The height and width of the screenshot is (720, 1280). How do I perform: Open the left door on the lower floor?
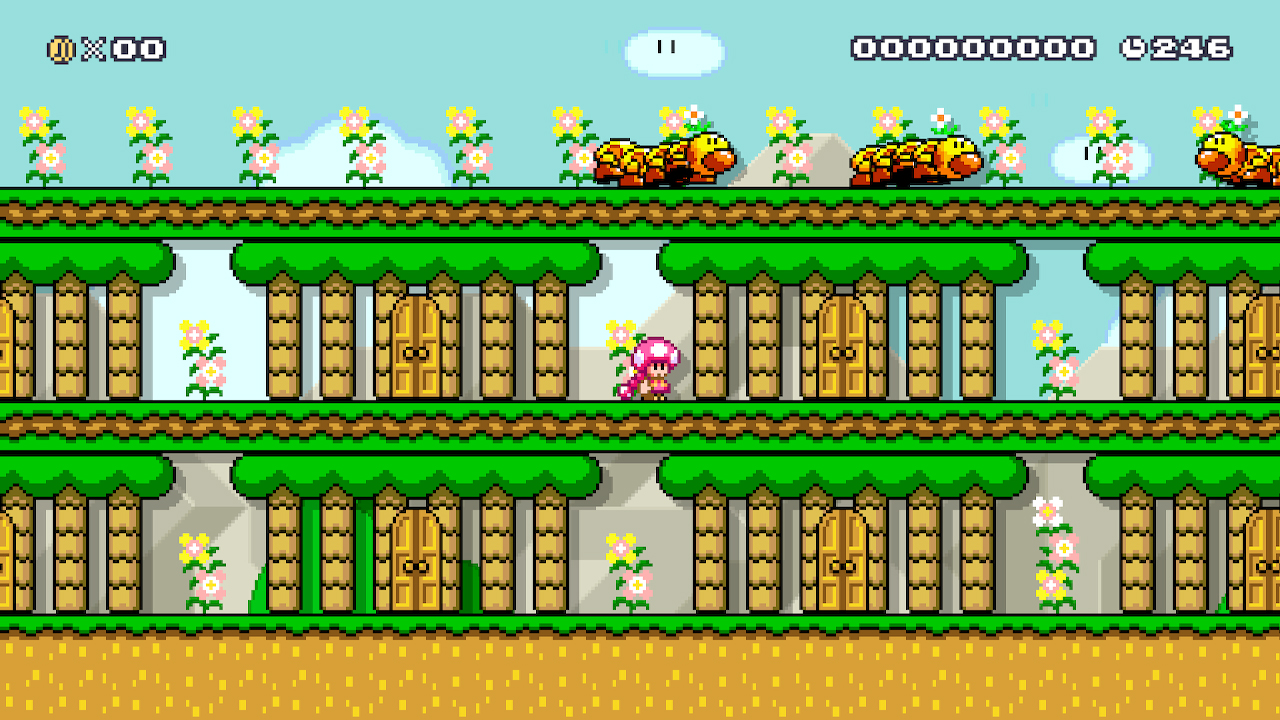[x=414, y=565]
